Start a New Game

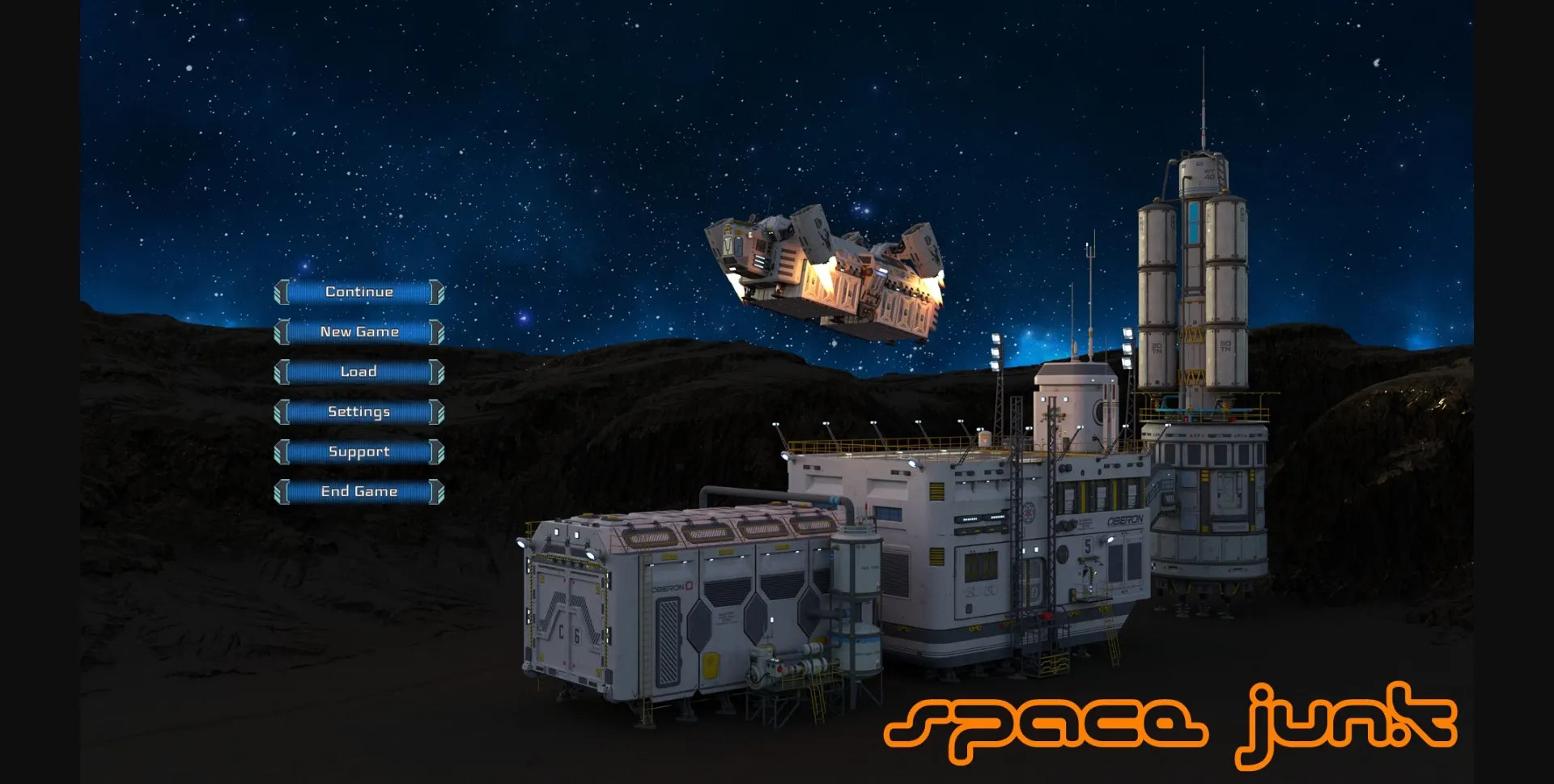coord(359,332)
